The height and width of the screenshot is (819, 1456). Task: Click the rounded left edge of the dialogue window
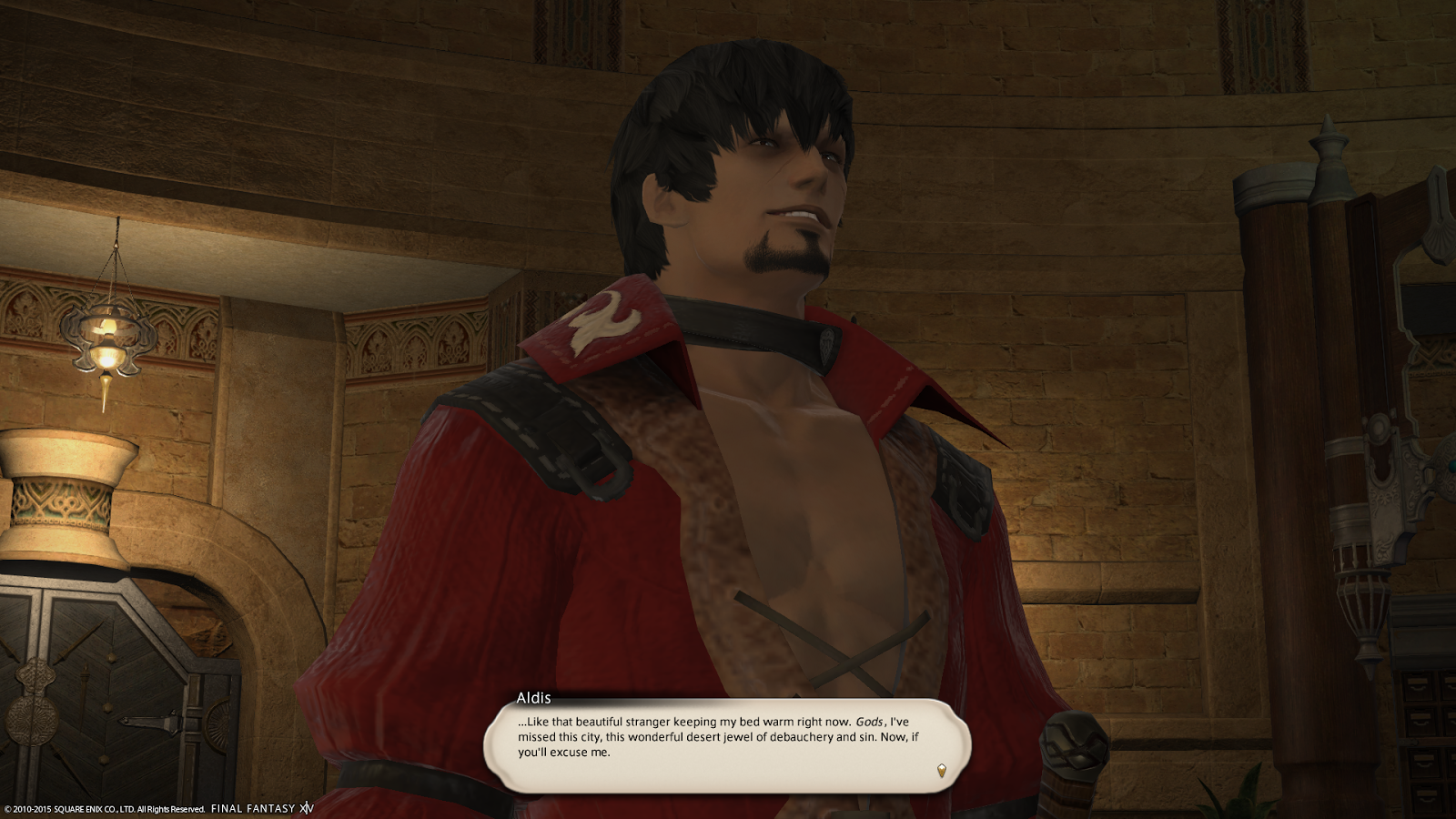[x=499, y=744]
